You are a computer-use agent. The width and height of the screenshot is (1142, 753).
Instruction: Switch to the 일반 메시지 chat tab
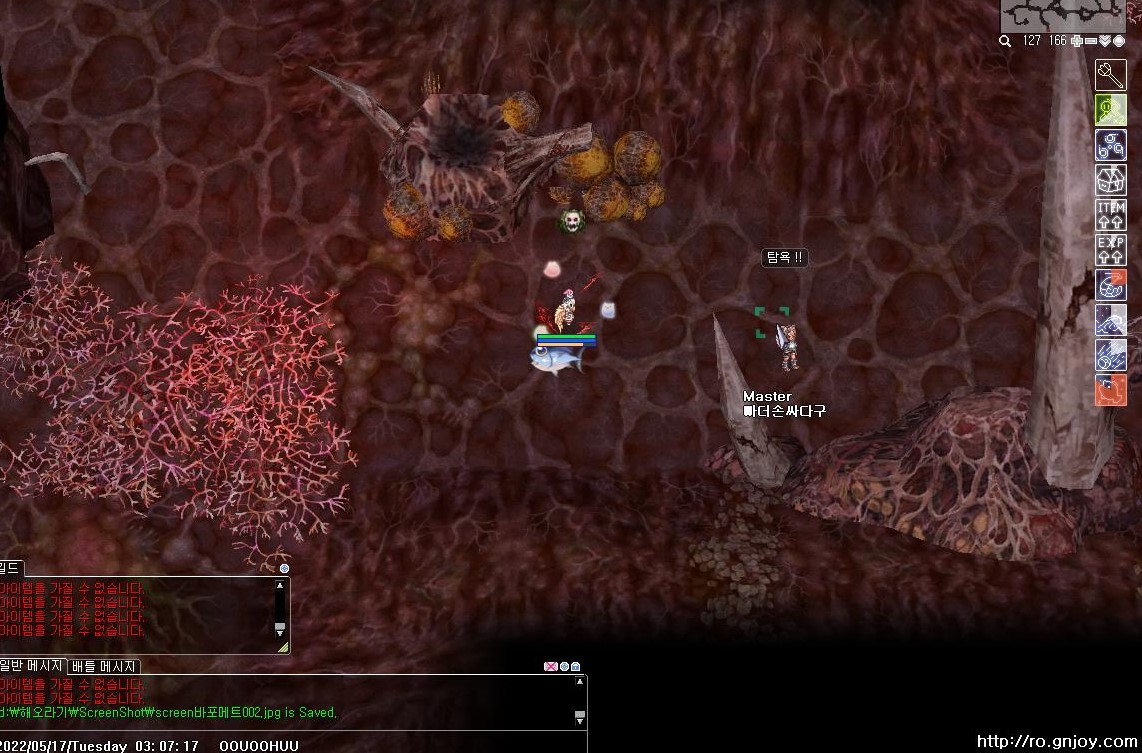click(x=33, y=666)
